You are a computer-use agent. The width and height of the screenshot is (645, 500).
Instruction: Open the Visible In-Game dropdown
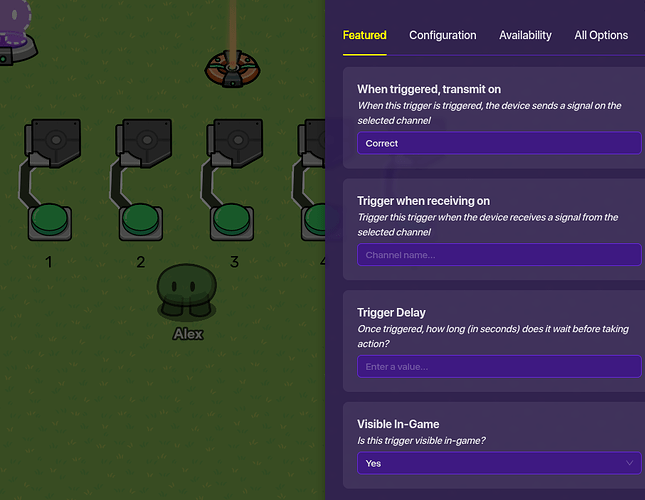[498, 463]
